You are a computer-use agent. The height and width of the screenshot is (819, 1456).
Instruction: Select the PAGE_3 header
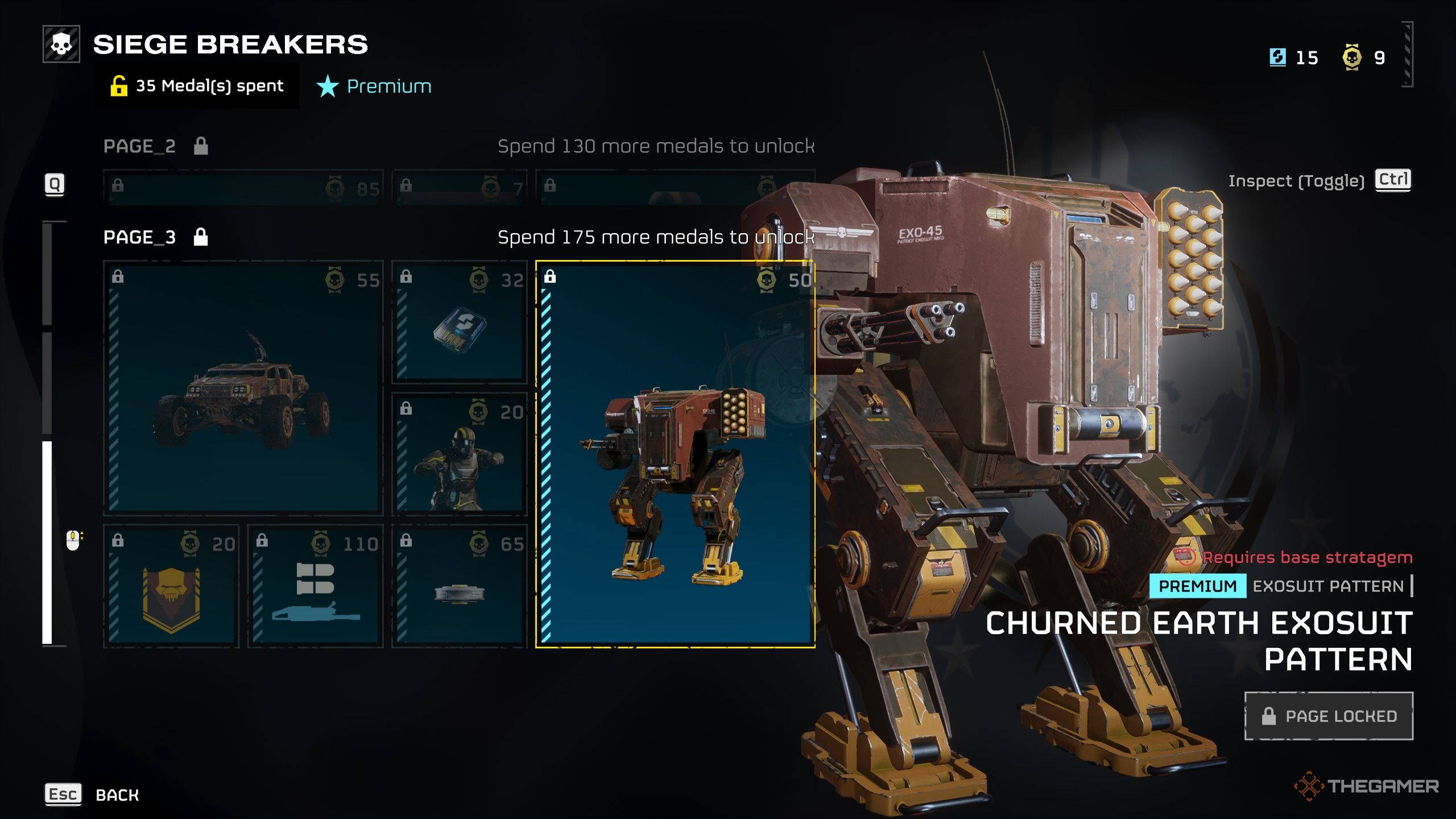pos(140,237)
